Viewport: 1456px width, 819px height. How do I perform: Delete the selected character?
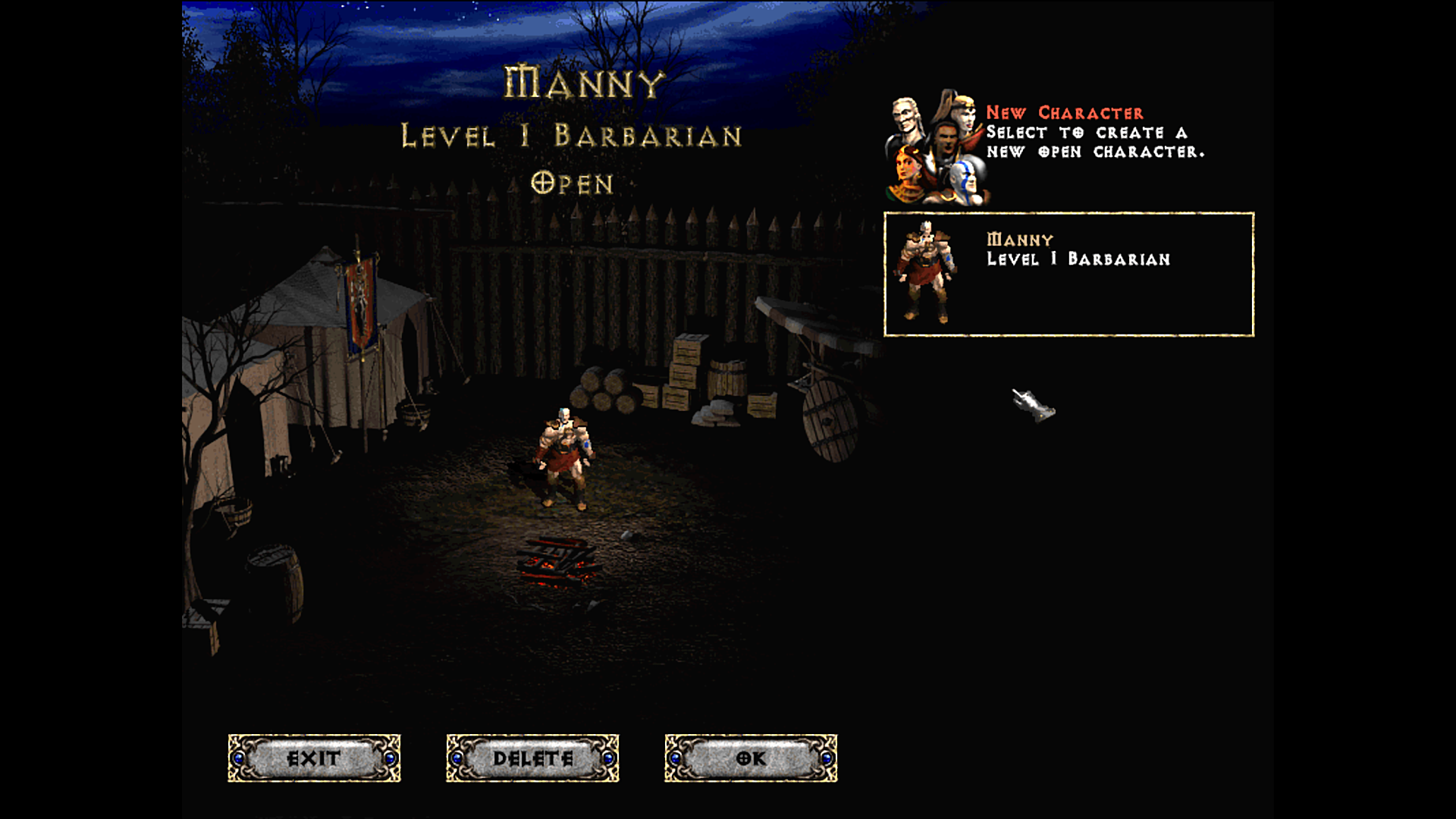point(532,758)
